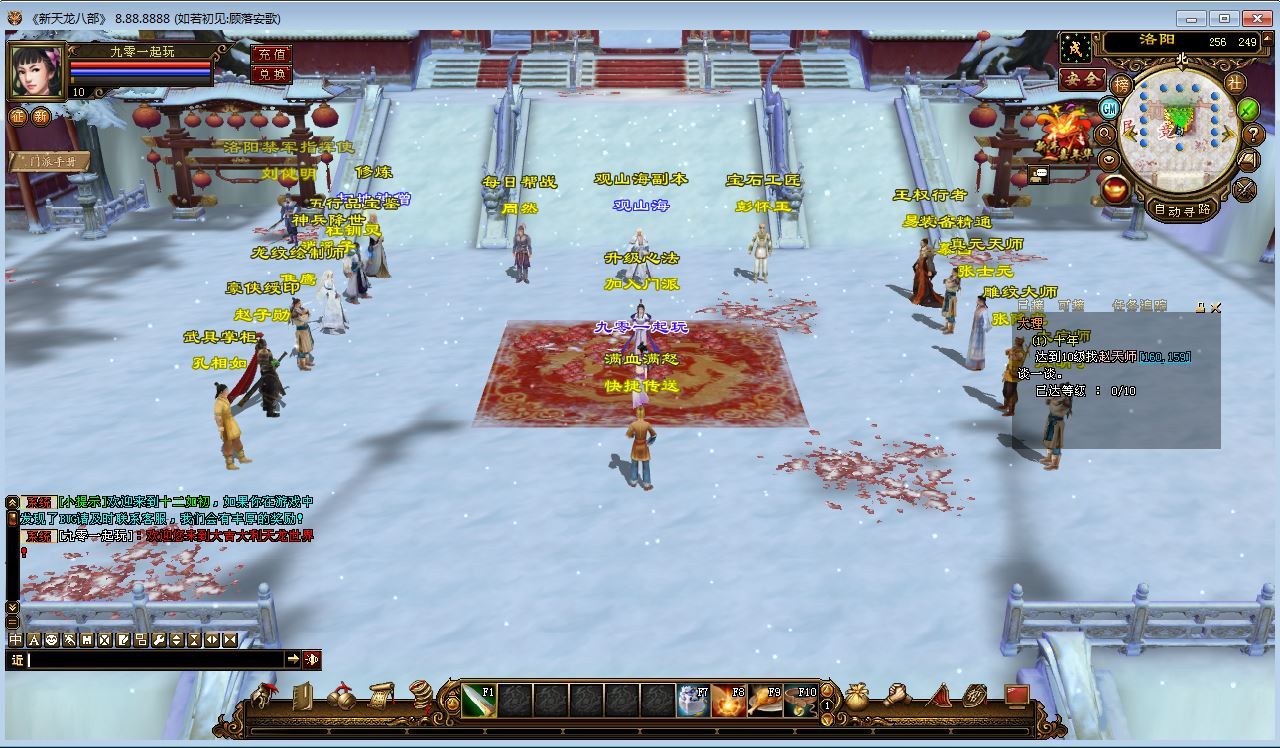The width and height of the screenshot is (1280, 748).
Task: Click the round 征 icon under portrait
Action: pyautogui.click(x=18, y=117)
